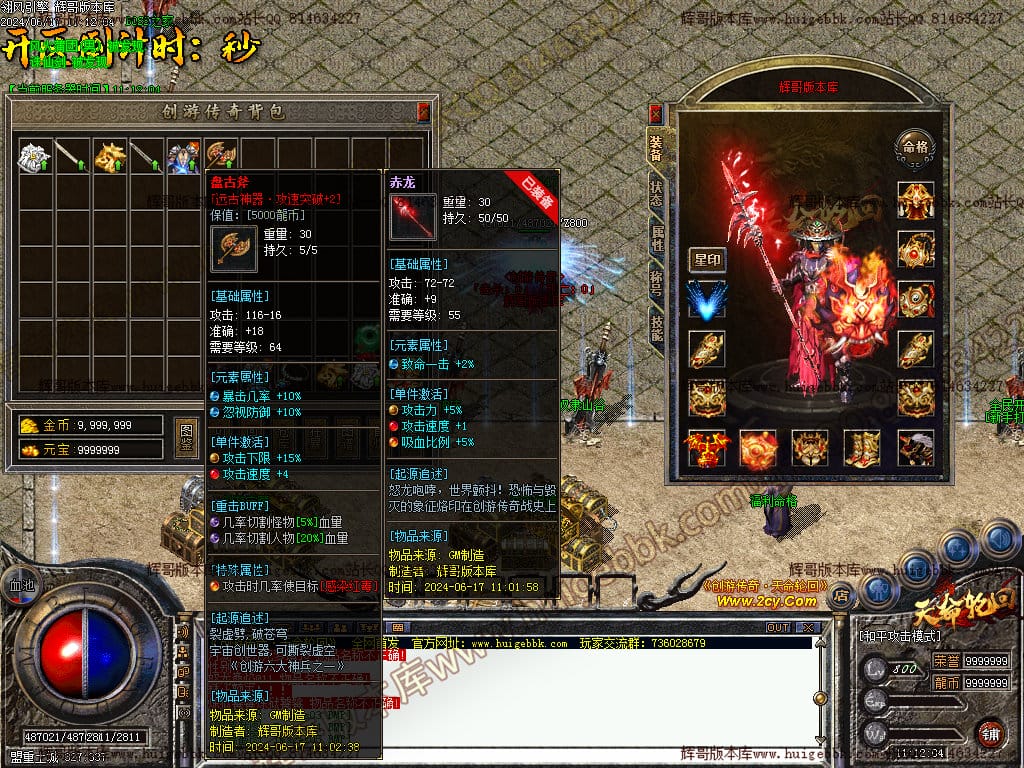Screen dimensions: 1024x768
Task: Open the character figure round button
Action: pyautogui.click(x=878, y=589)
